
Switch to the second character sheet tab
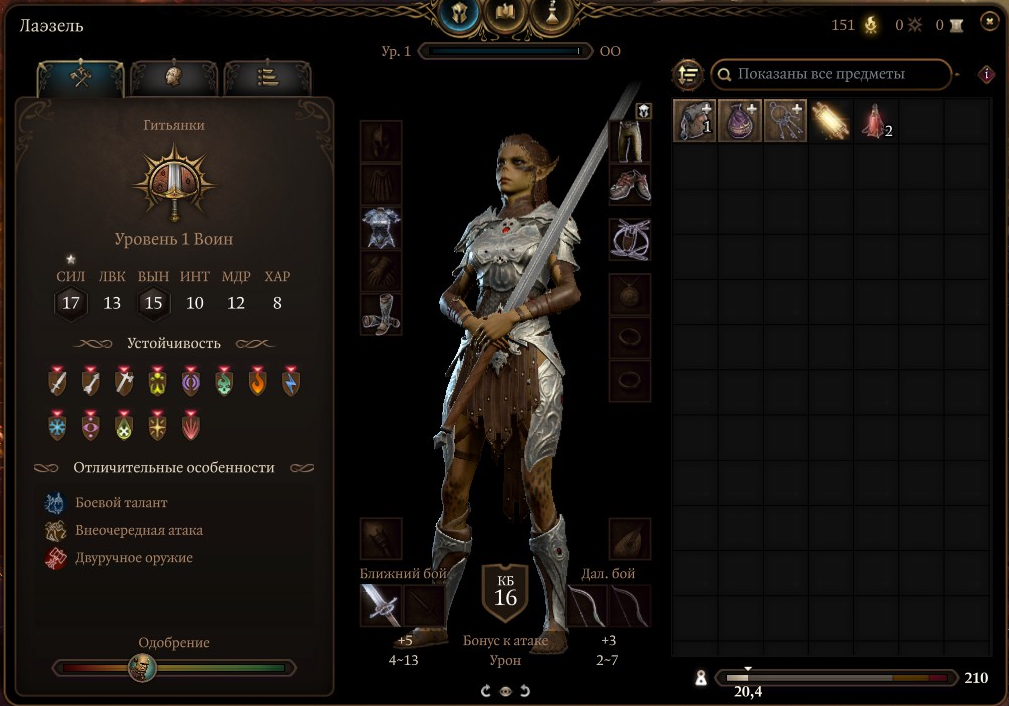tap(172, 78)
